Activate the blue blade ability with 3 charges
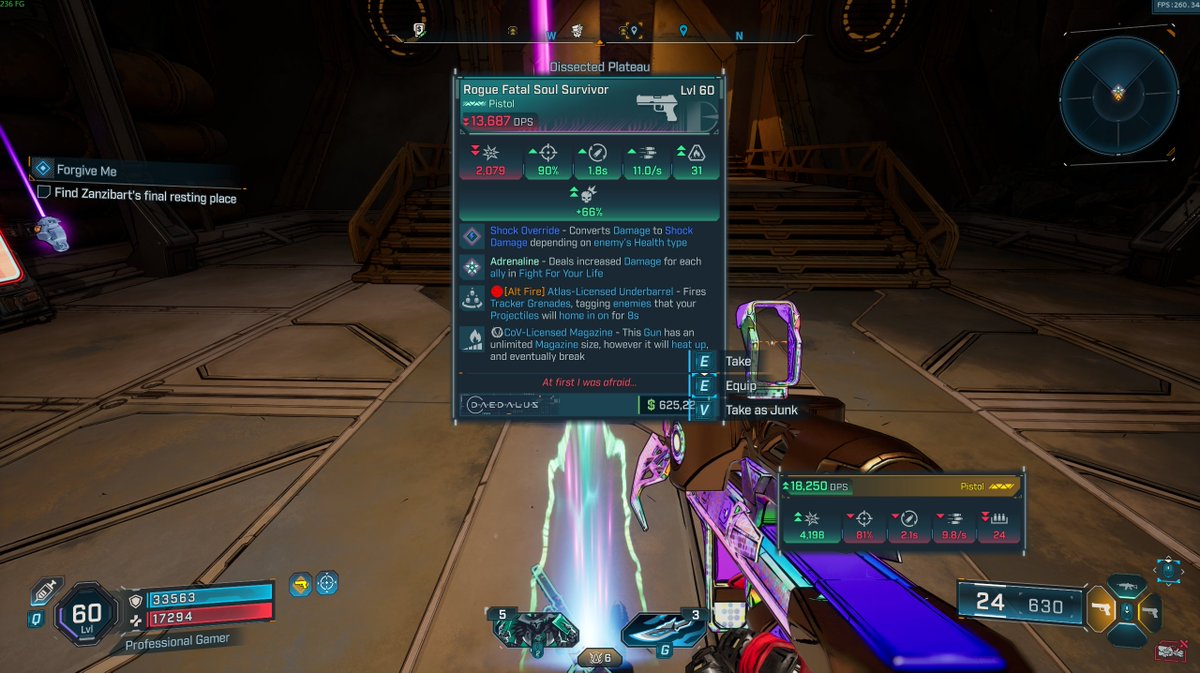Viewport: 1200px width, 673px height. 655,630
